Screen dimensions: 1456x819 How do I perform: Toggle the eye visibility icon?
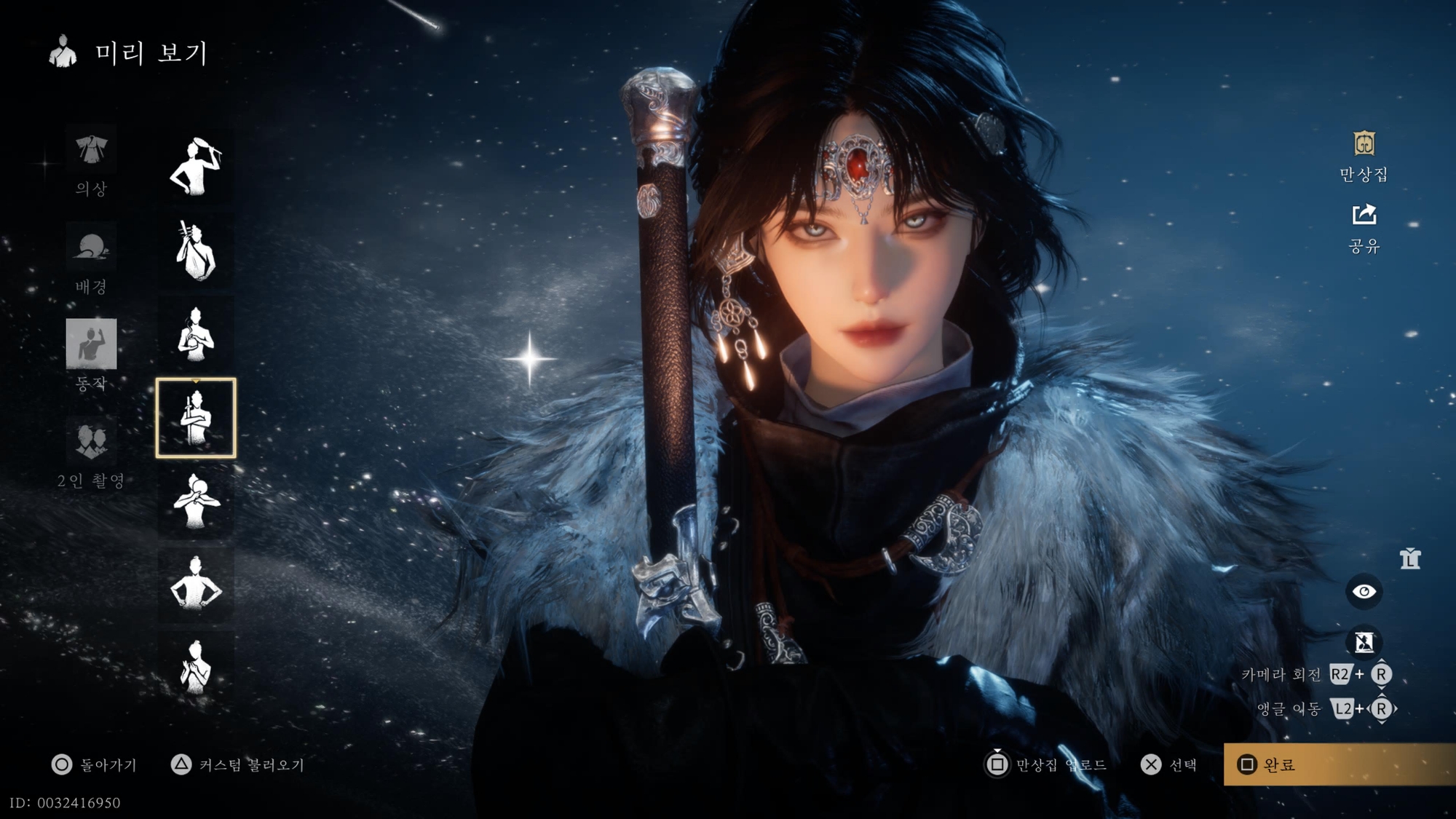(1364, 591)
